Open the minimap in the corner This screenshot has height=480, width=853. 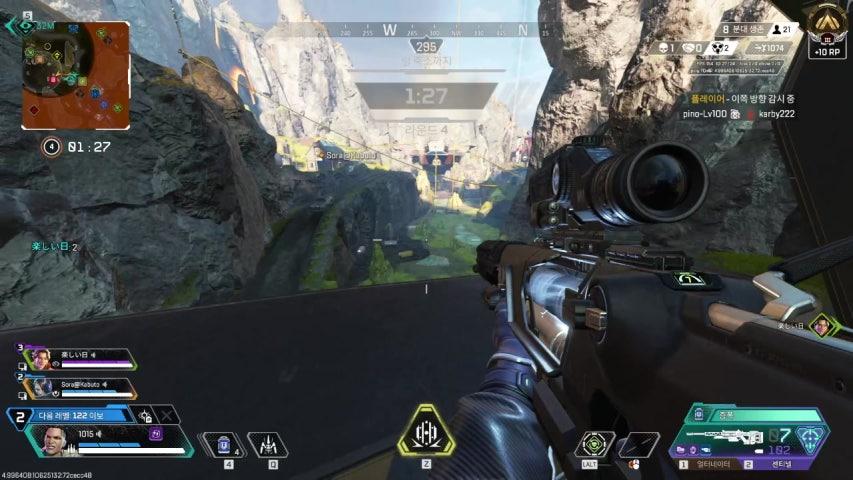(x=75, y=75)
